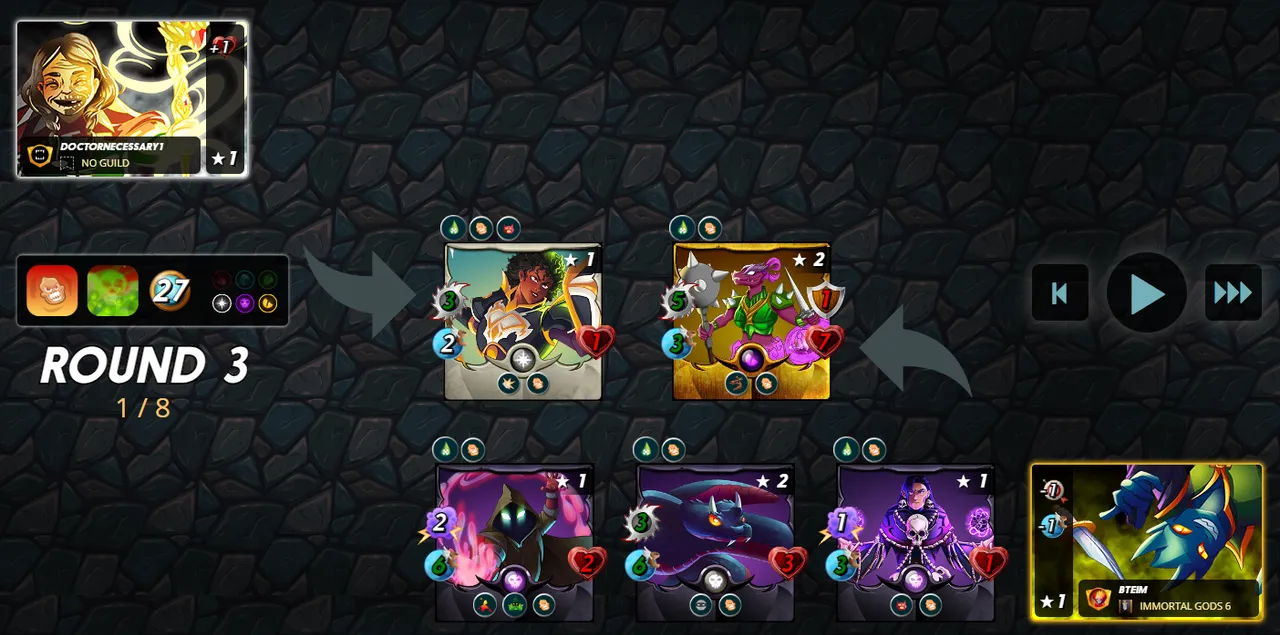
Task: Select the dark horned serpent card
Action: (715, 541)
